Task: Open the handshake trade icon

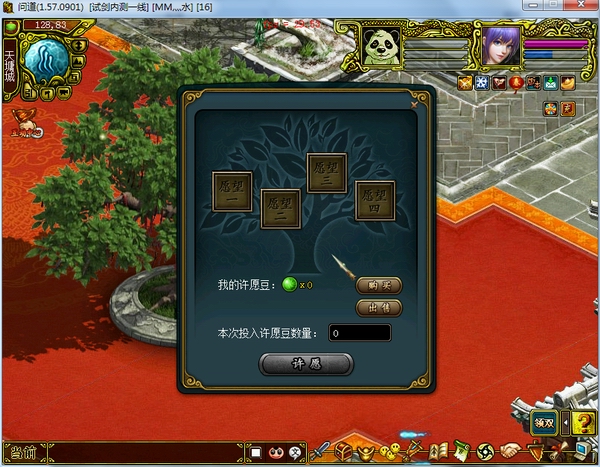Action: [511, 452]
